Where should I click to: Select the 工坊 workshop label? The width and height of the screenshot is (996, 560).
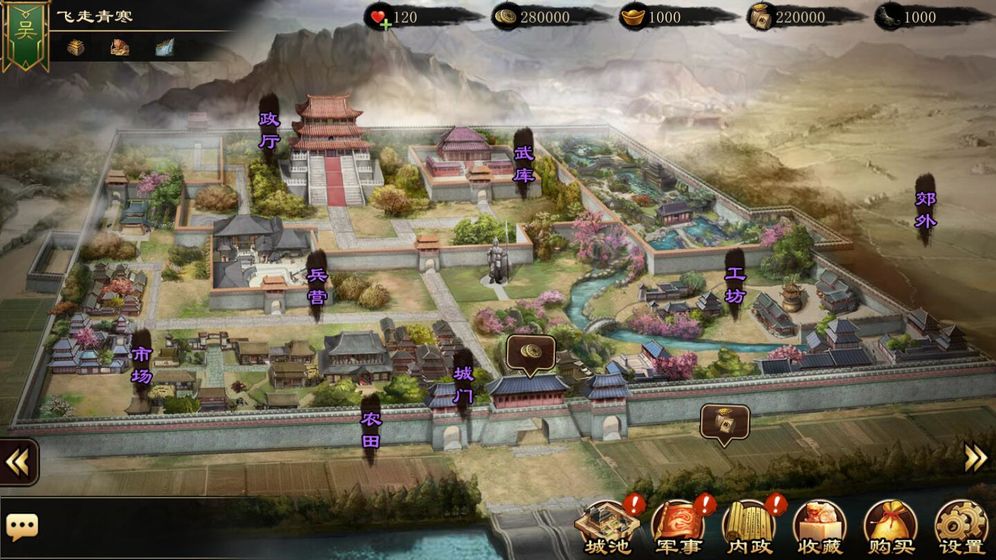pos(735,284)
